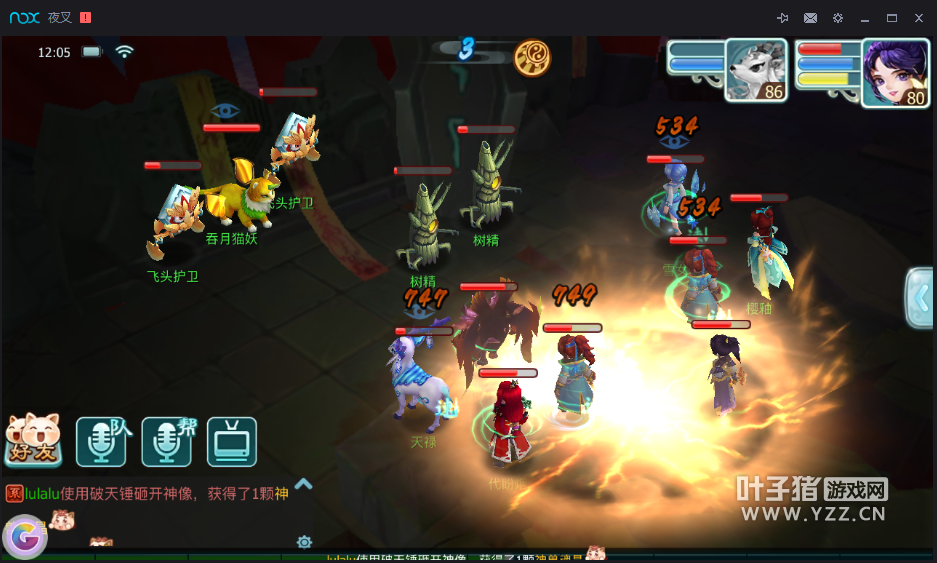Expand the right-side collapsed panel arrow
Image resolution: width=937 pixels, height=563 pixels.
pyautogui.click(x=919, y=297)
